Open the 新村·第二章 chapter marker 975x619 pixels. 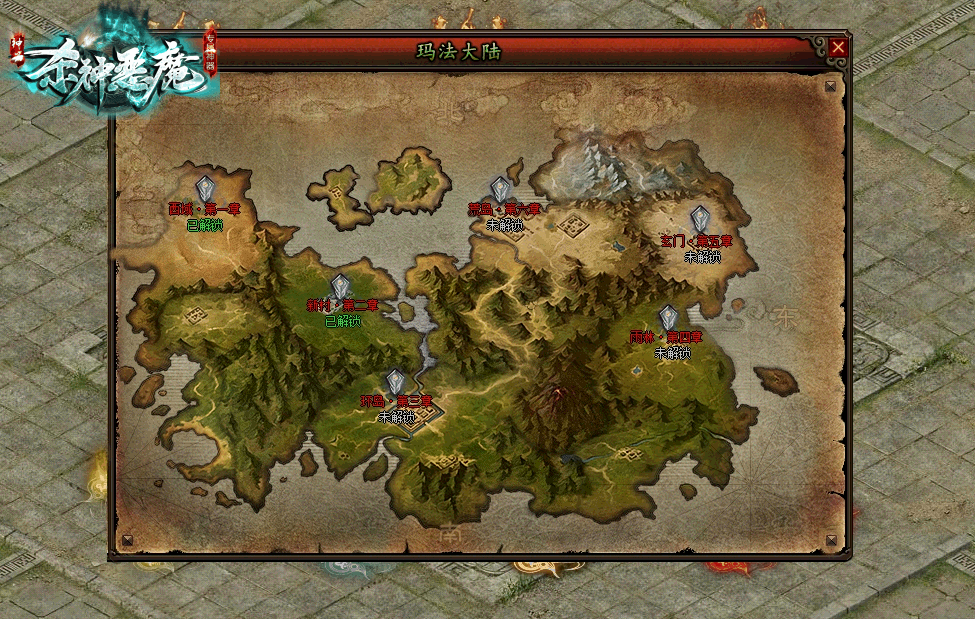[x=341, y=287]
